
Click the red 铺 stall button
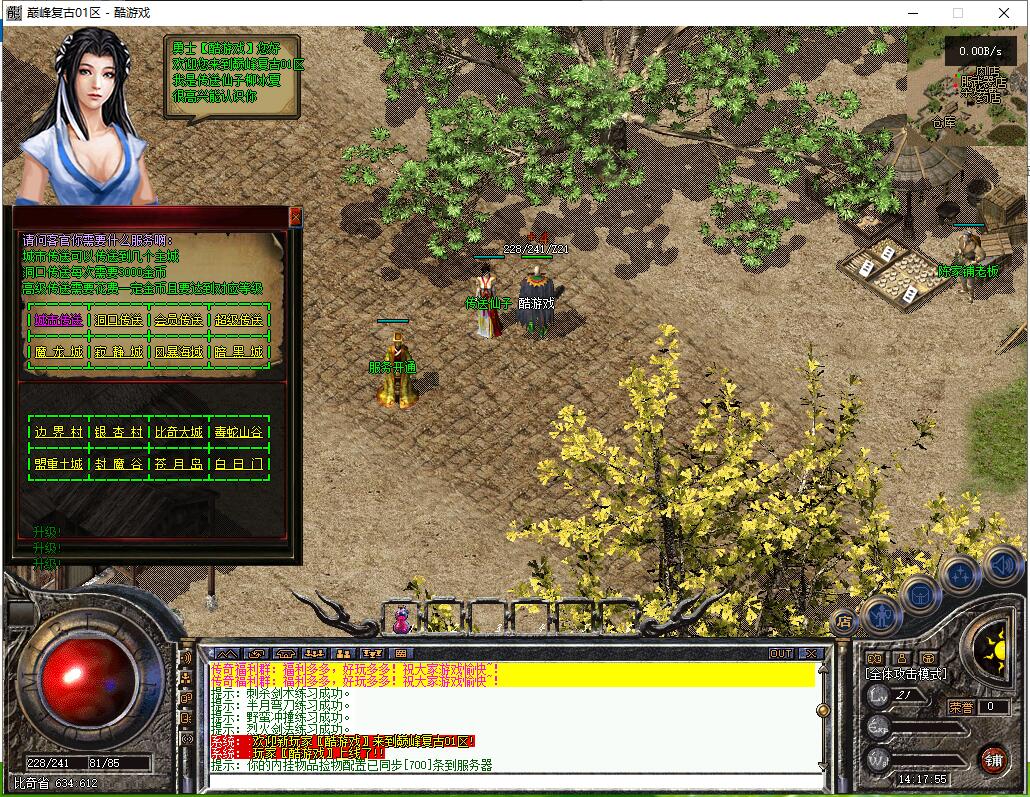point(993,758)
